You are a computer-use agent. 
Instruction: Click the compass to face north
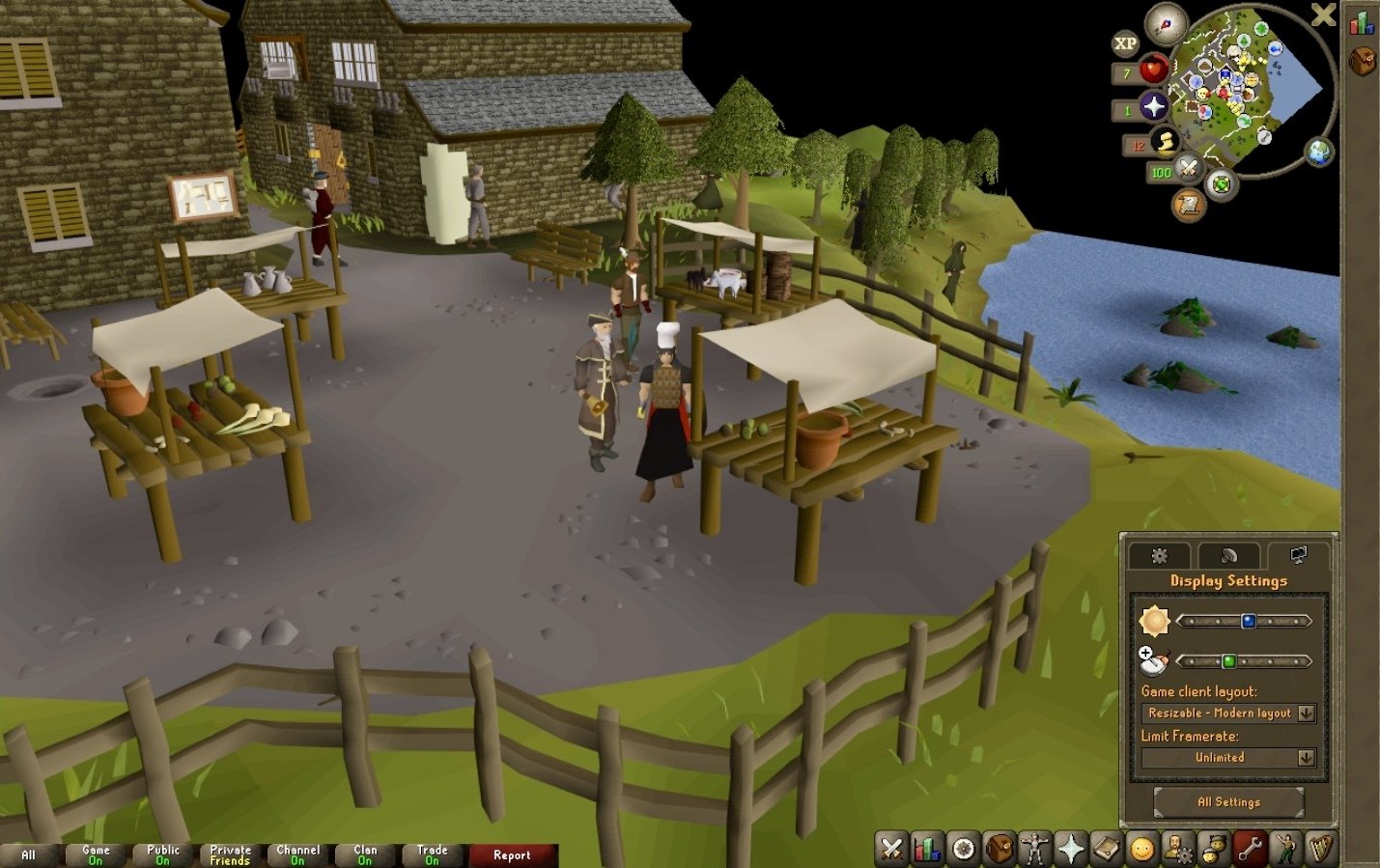1165,24
